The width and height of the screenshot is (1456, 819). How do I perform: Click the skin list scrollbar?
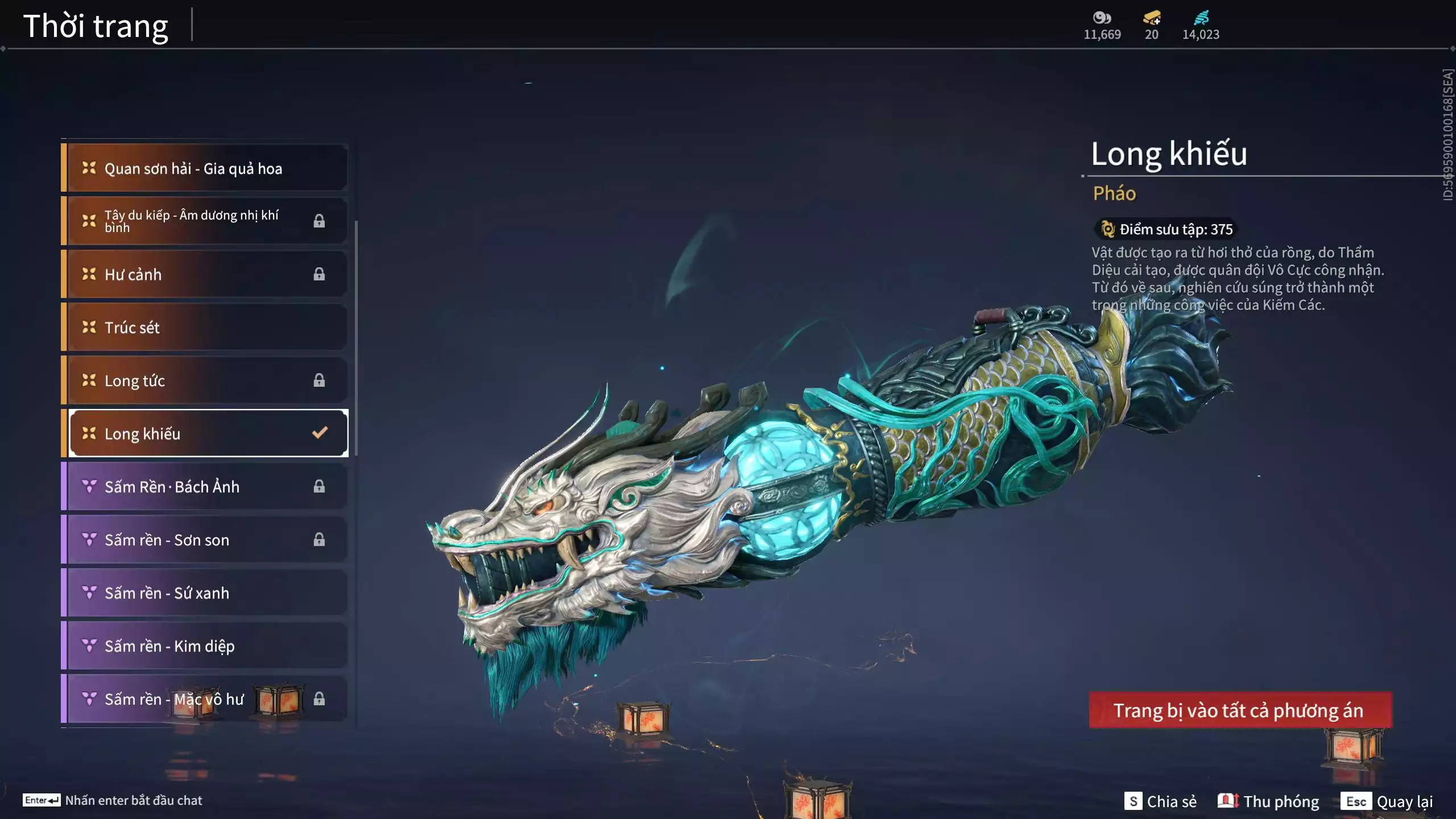point(356,338)
